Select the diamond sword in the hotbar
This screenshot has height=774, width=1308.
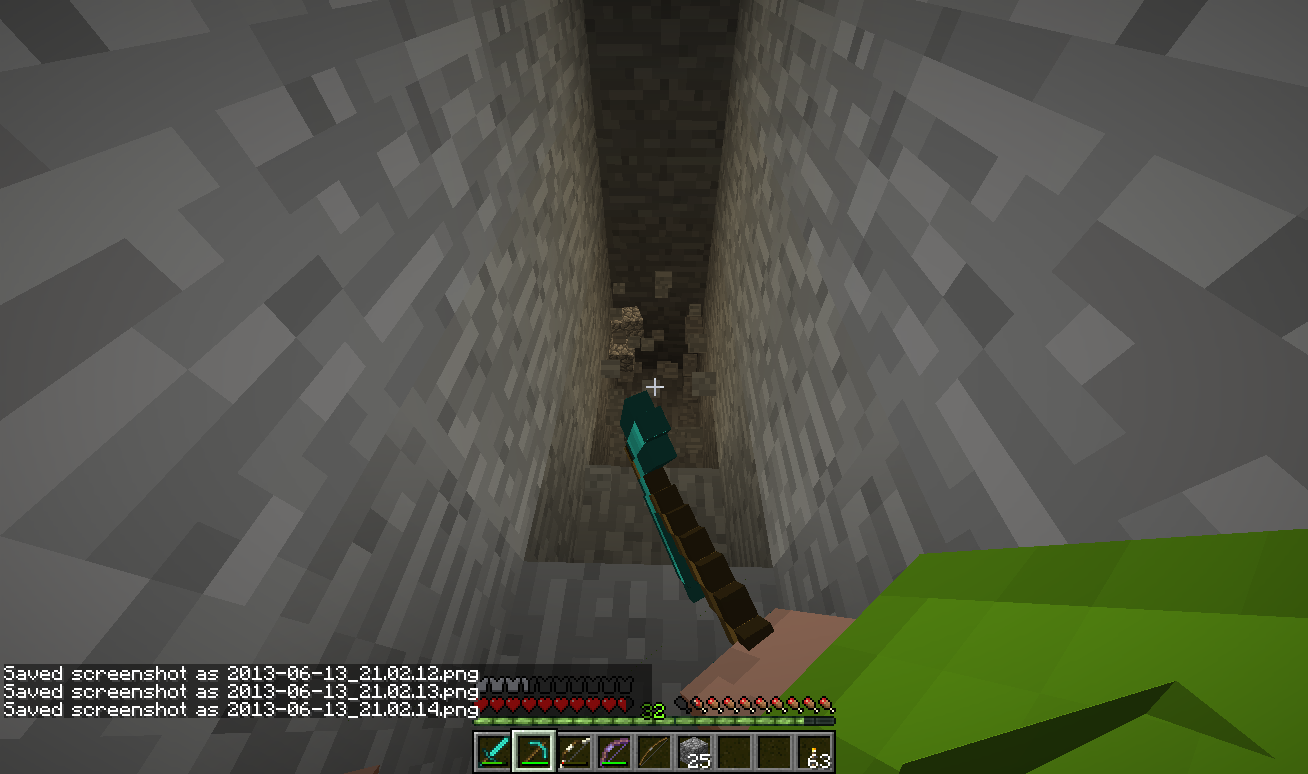(492, 750)
